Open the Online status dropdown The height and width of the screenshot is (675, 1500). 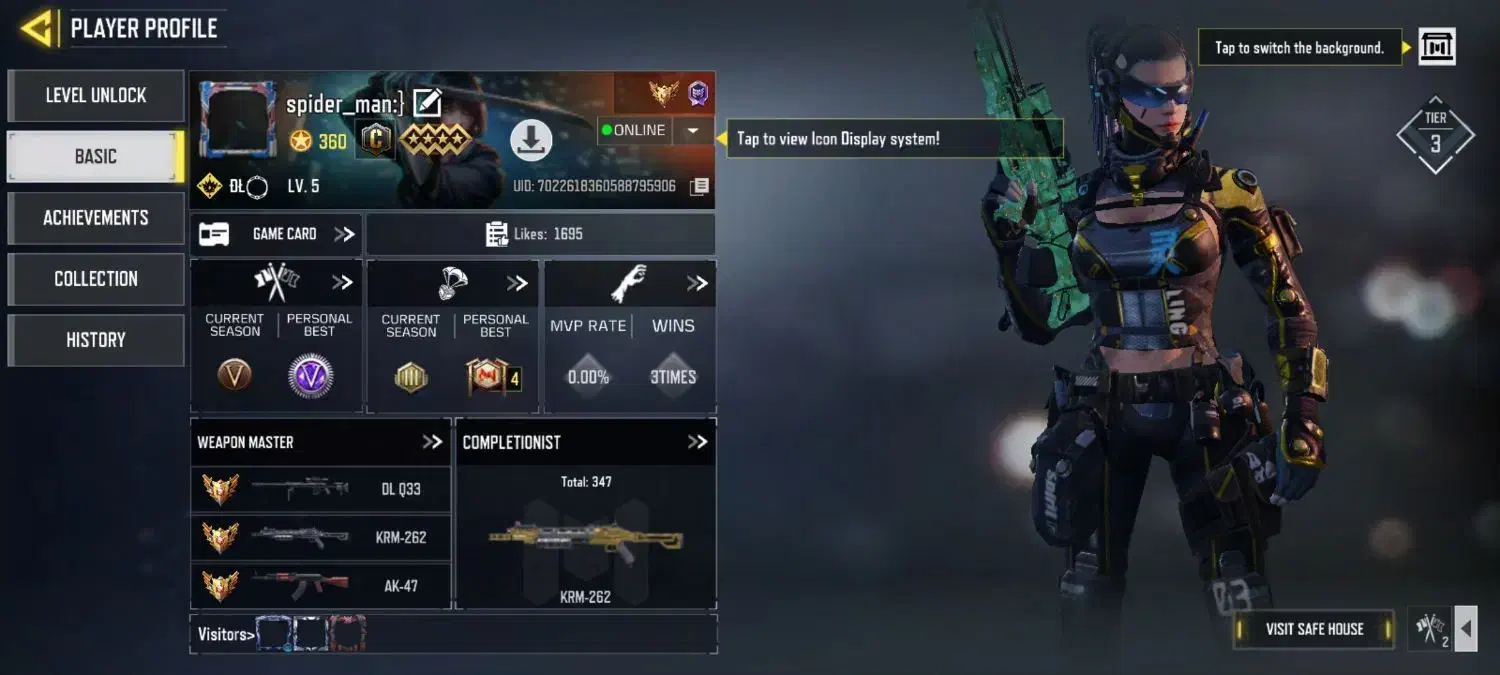click(692, 131)
